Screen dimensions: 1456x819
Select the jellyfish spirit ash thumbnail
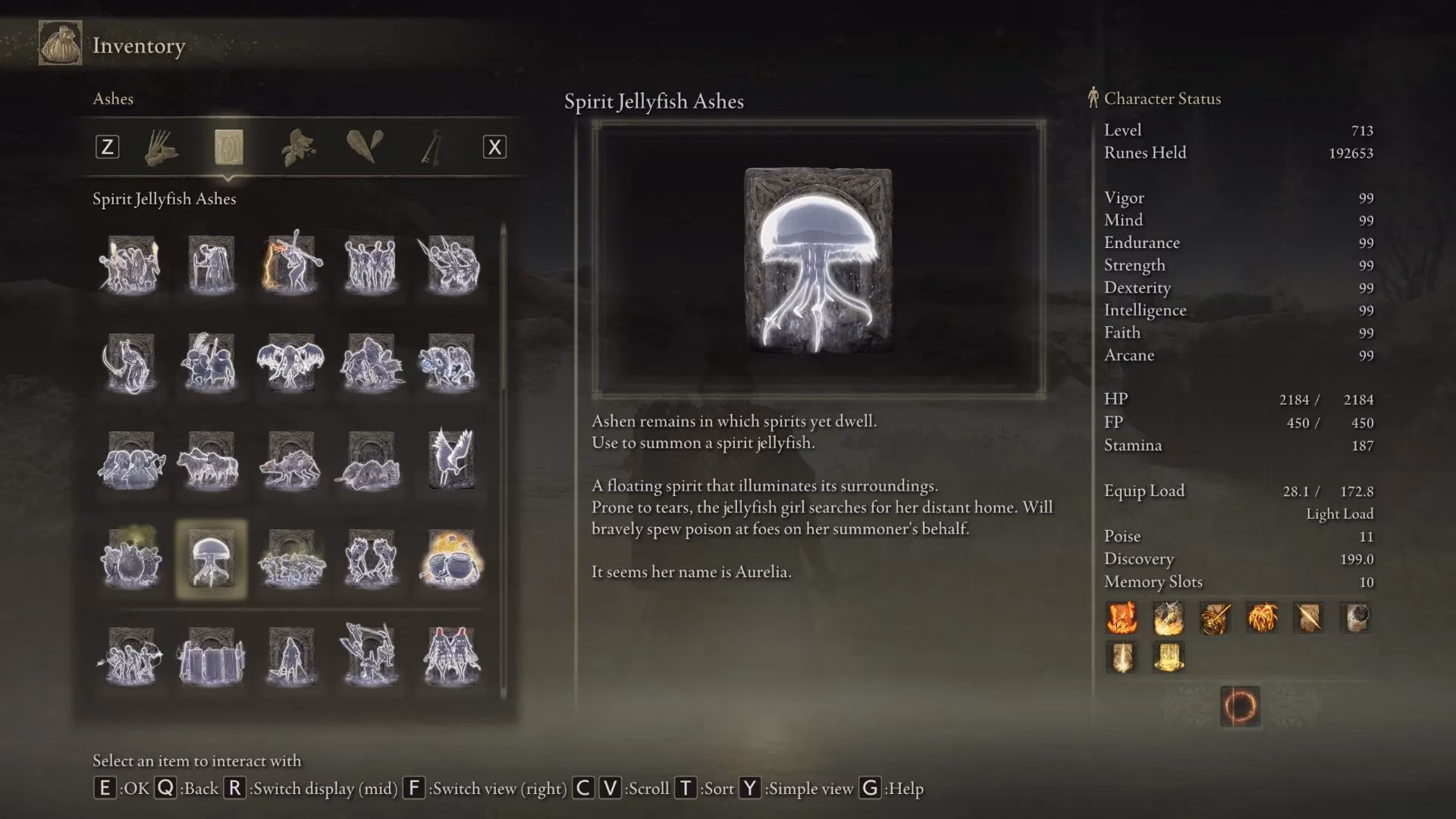(210, 560)
